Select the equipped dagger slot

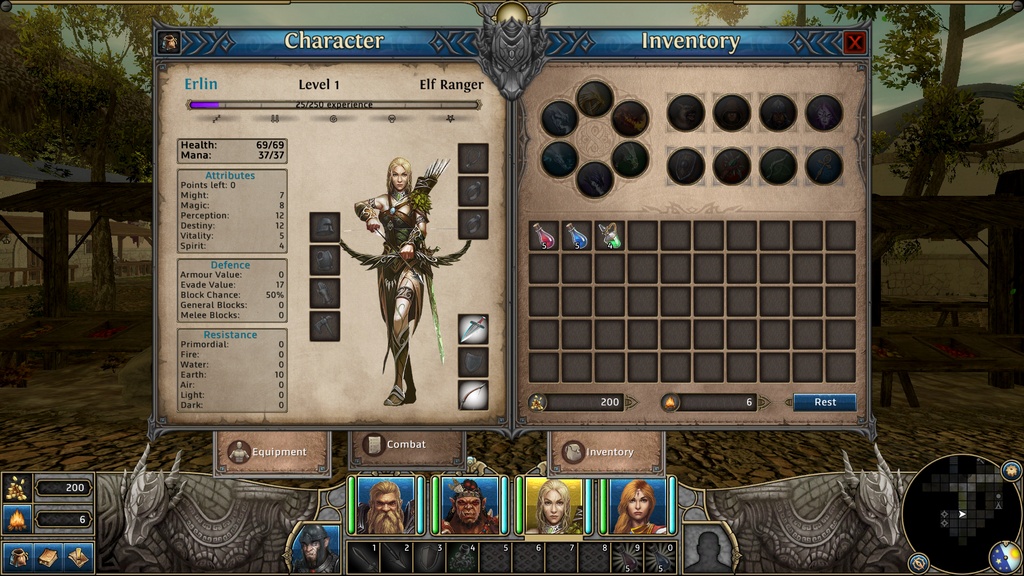(x=473, y=329)
